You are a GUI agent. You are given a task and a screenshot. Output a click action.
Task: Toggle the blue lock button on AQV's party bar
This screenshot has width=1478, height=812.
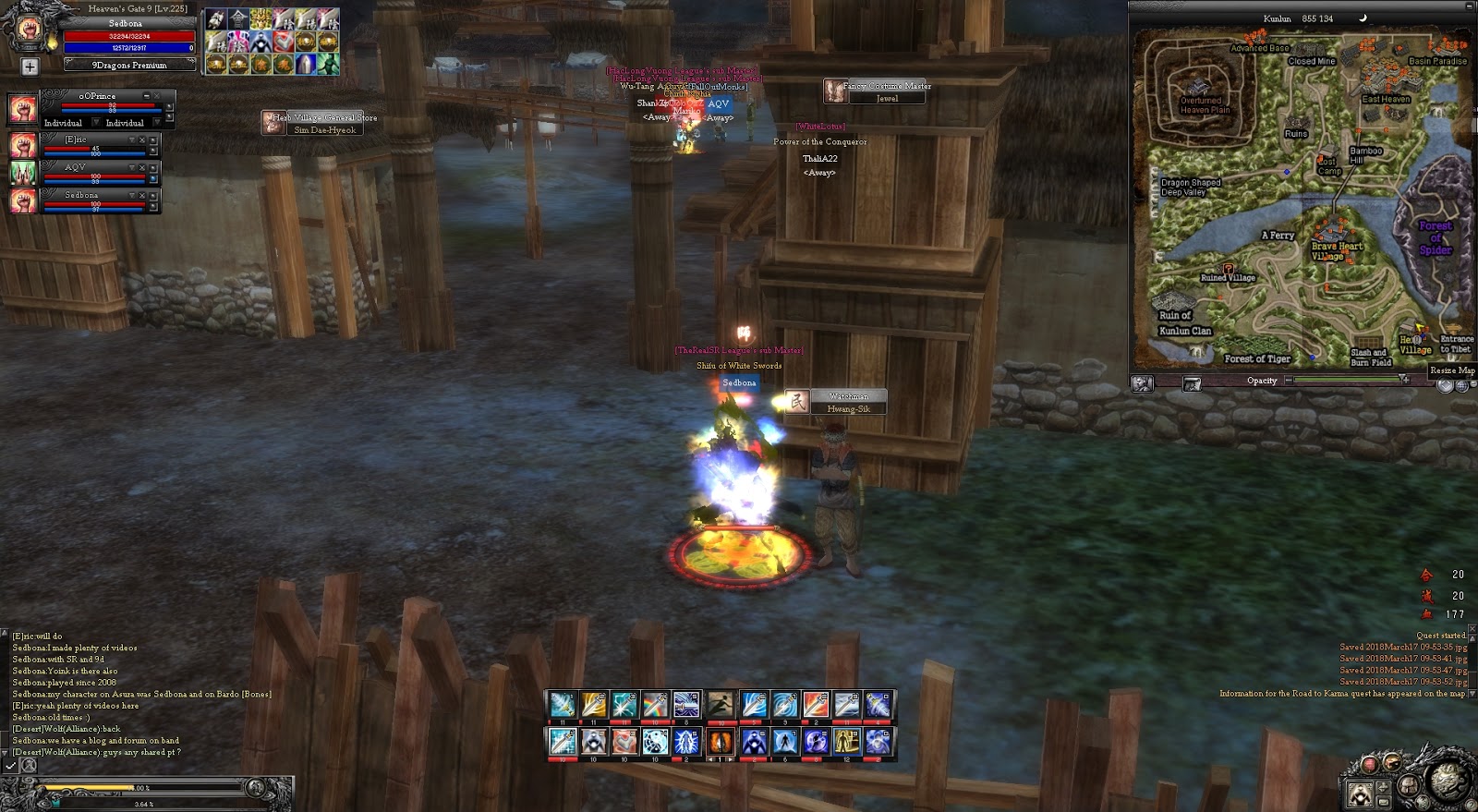tap(152, 177)
